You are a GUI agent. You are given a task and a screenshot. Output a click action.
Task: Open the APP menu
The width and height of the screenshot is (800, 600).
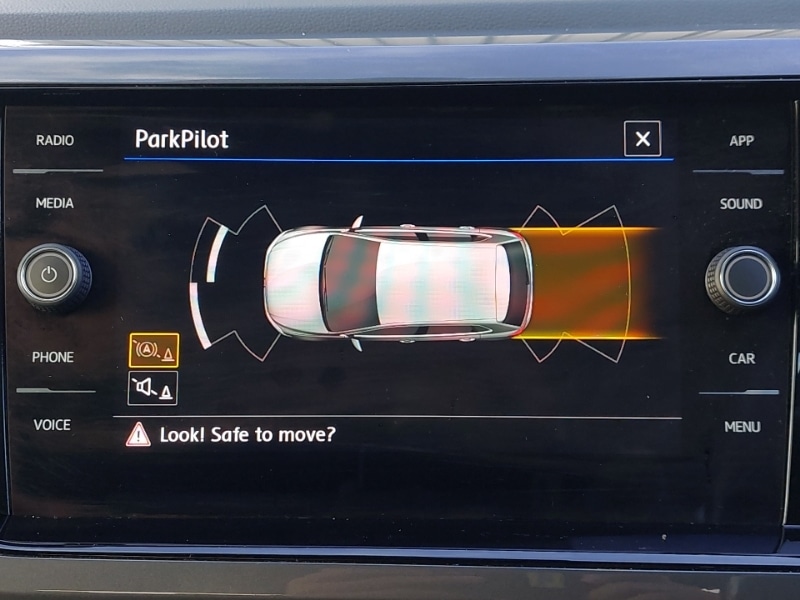(741, 141)
